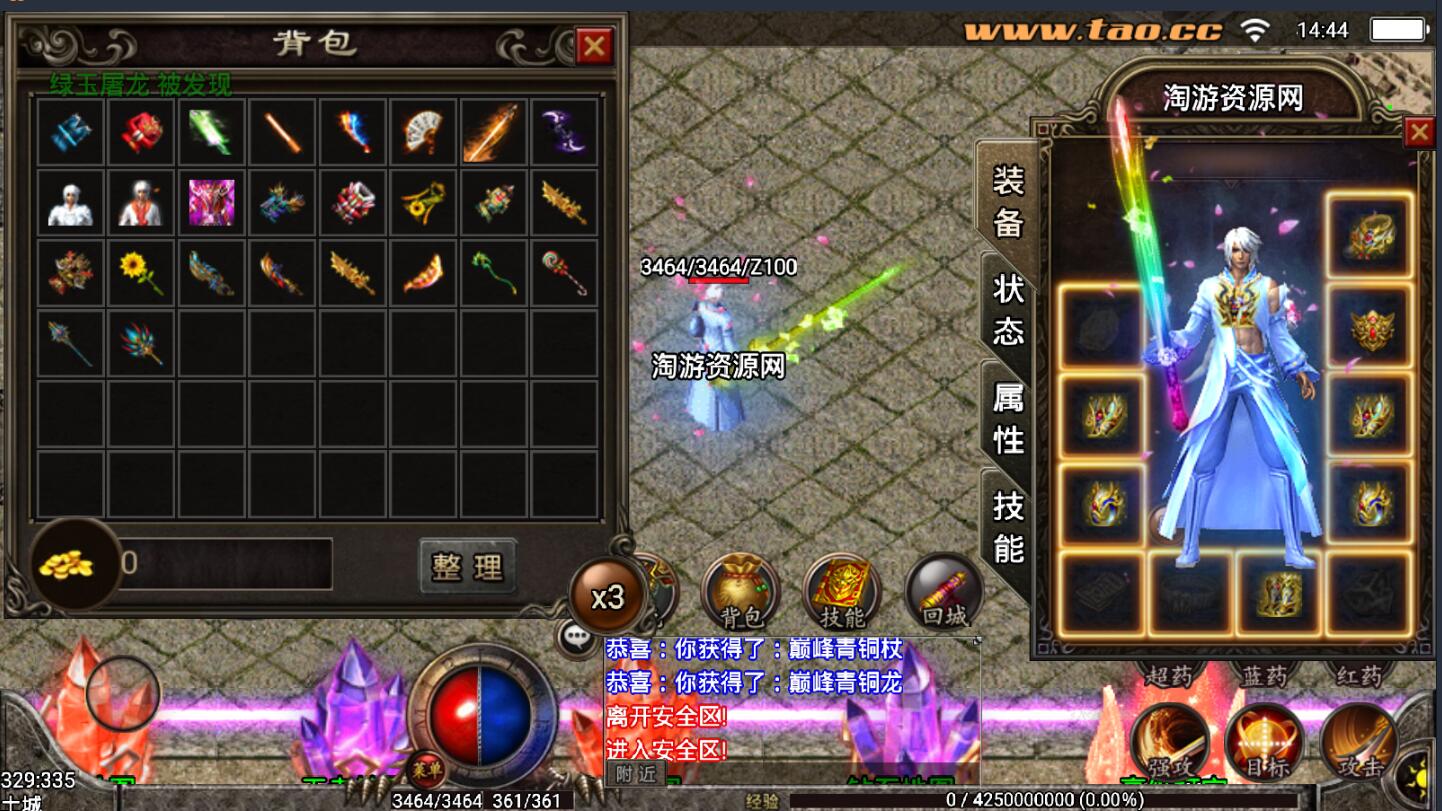Viewport: 1442px width, 811px height.
Task: Close the character equipment panel
Action: [1419, 132]
